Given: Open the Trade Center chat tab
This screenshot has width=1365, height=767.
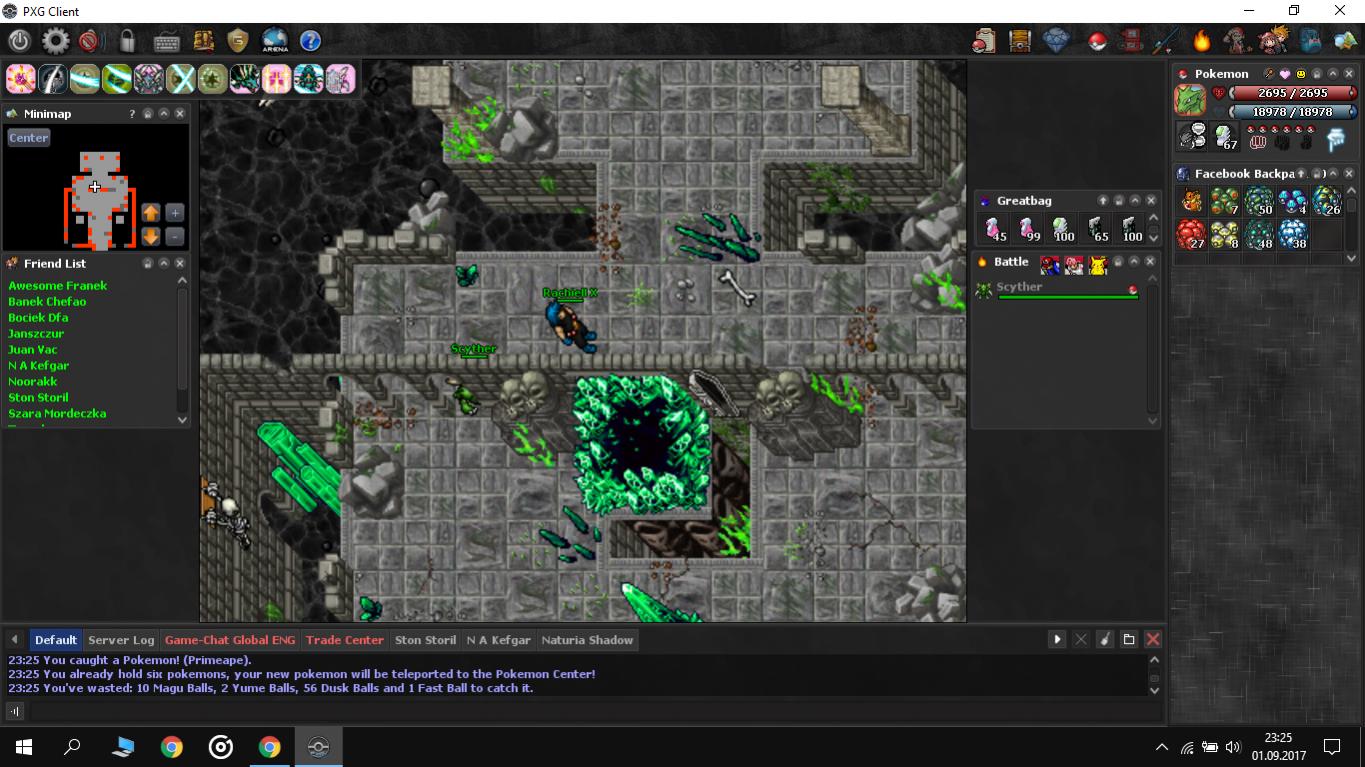Looking at the screenshot, I should click(344, 640).
